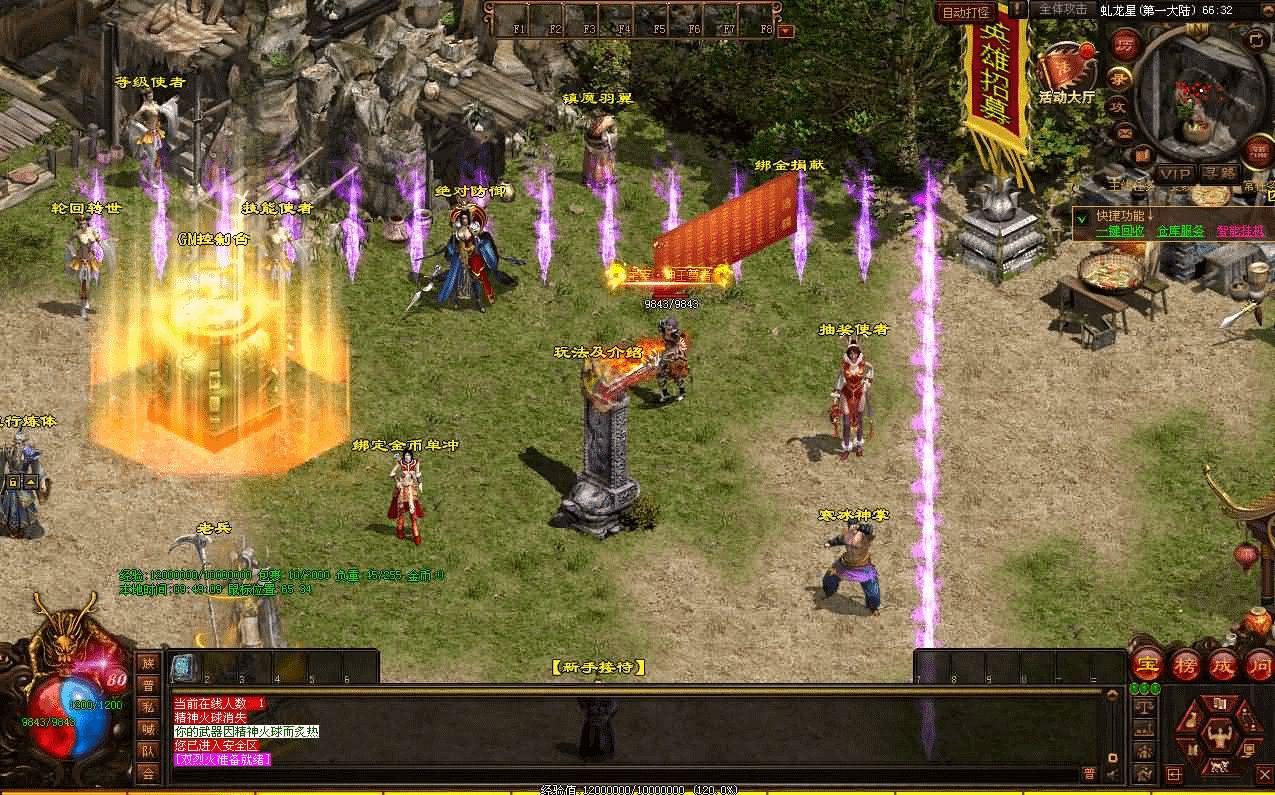Toggle the 自动打怪 auto-fight button
The height and width of the screenshot is (795, 1275).
click(x=966, y=13)
